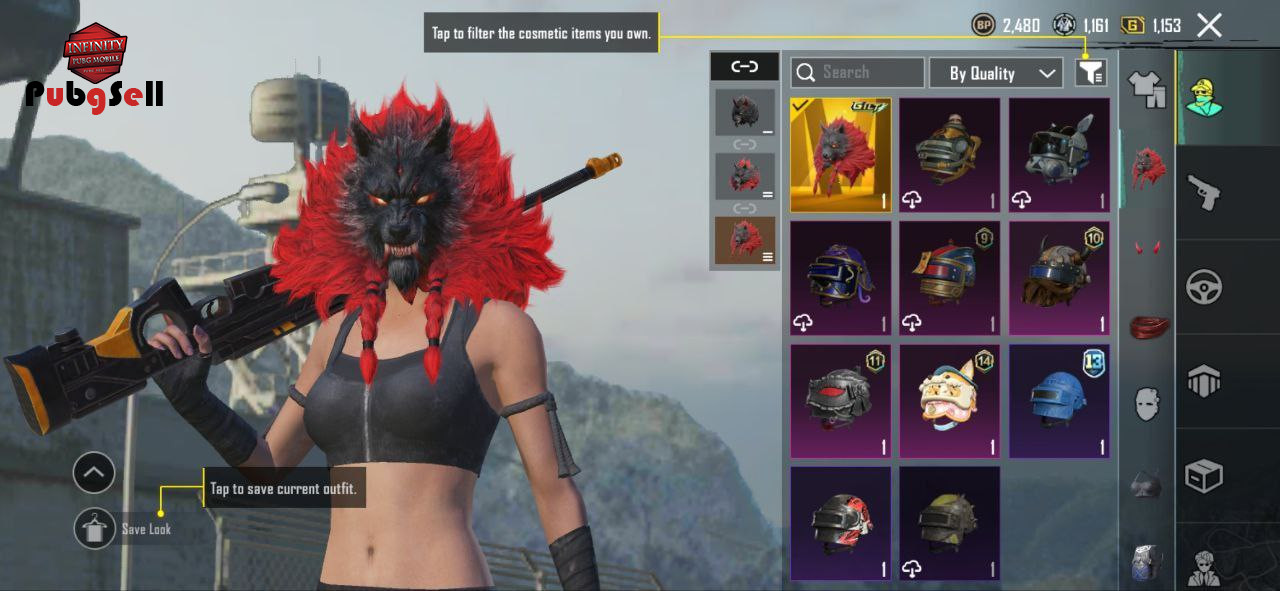Viewport: 1280px width, 591px height.
Task: Pick the horned viking helmet numbered 10
Action: pos(1059,278)
